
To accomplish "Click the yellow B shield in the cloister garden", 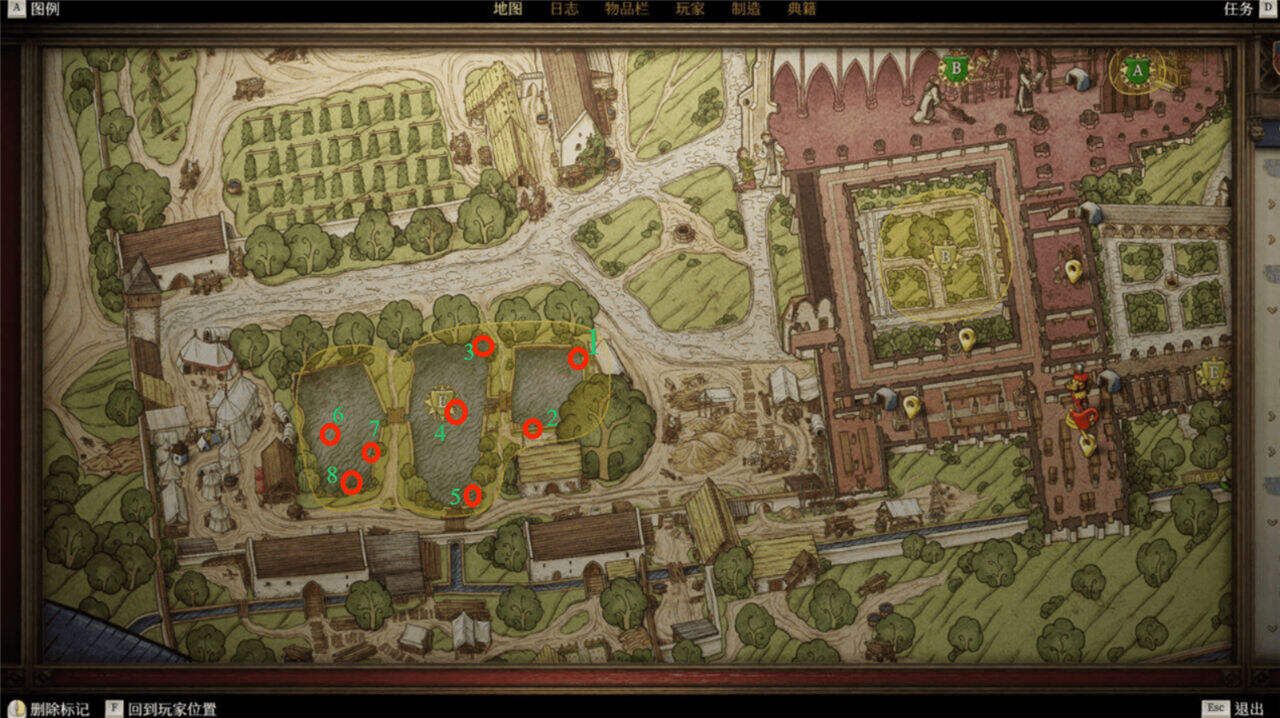I will coord(943,258).
